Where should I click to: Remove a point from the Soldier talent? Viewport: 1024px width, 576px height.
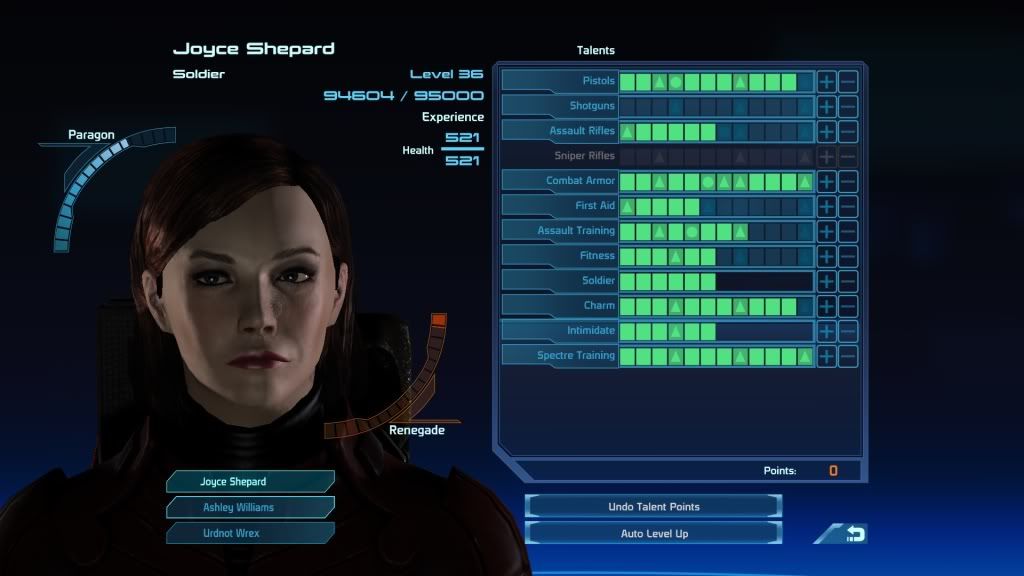click(x=848, y=281)
